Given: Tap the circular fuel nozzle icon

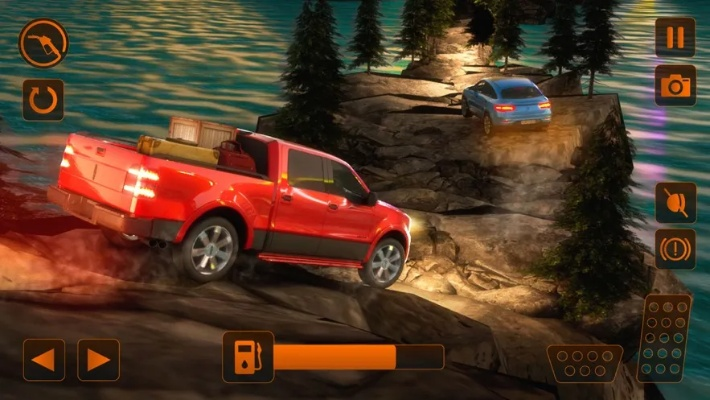Looking at the screenshot, I should [x=43, y=44].
